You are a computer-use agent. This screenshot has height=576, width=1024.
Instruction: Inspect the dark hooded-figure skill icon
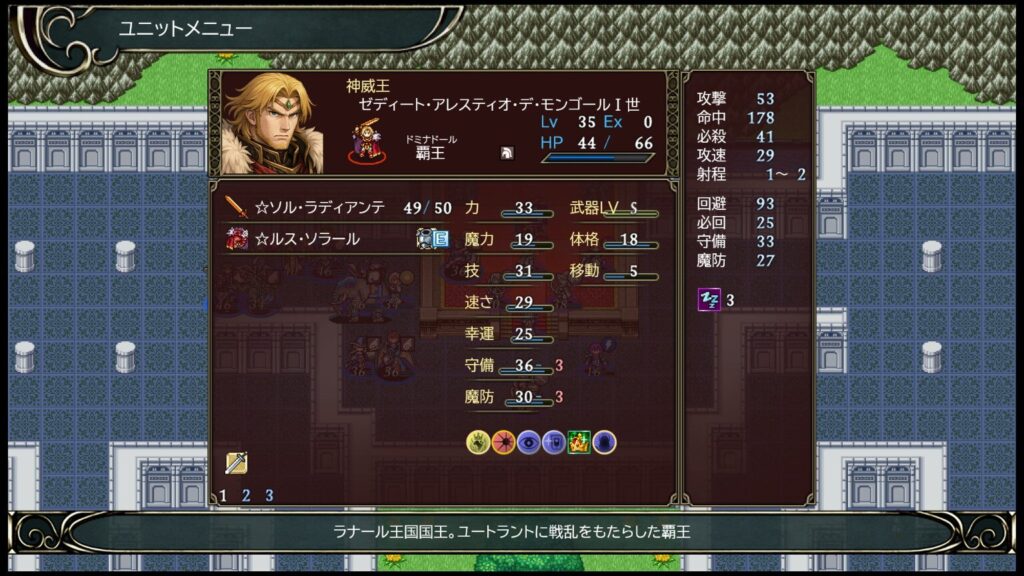pyautogui.click(x=604, y=442)
